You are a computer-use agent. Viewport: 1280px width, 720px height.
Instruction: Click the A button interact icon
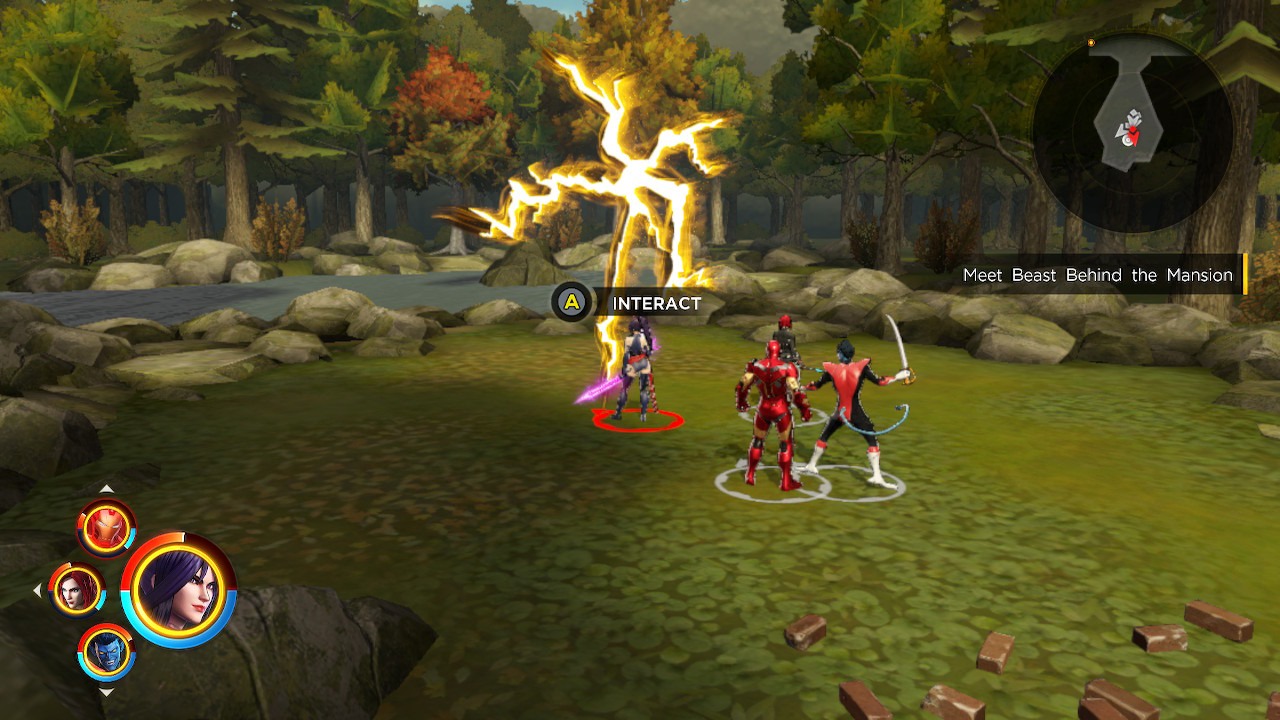pos(570,302)
